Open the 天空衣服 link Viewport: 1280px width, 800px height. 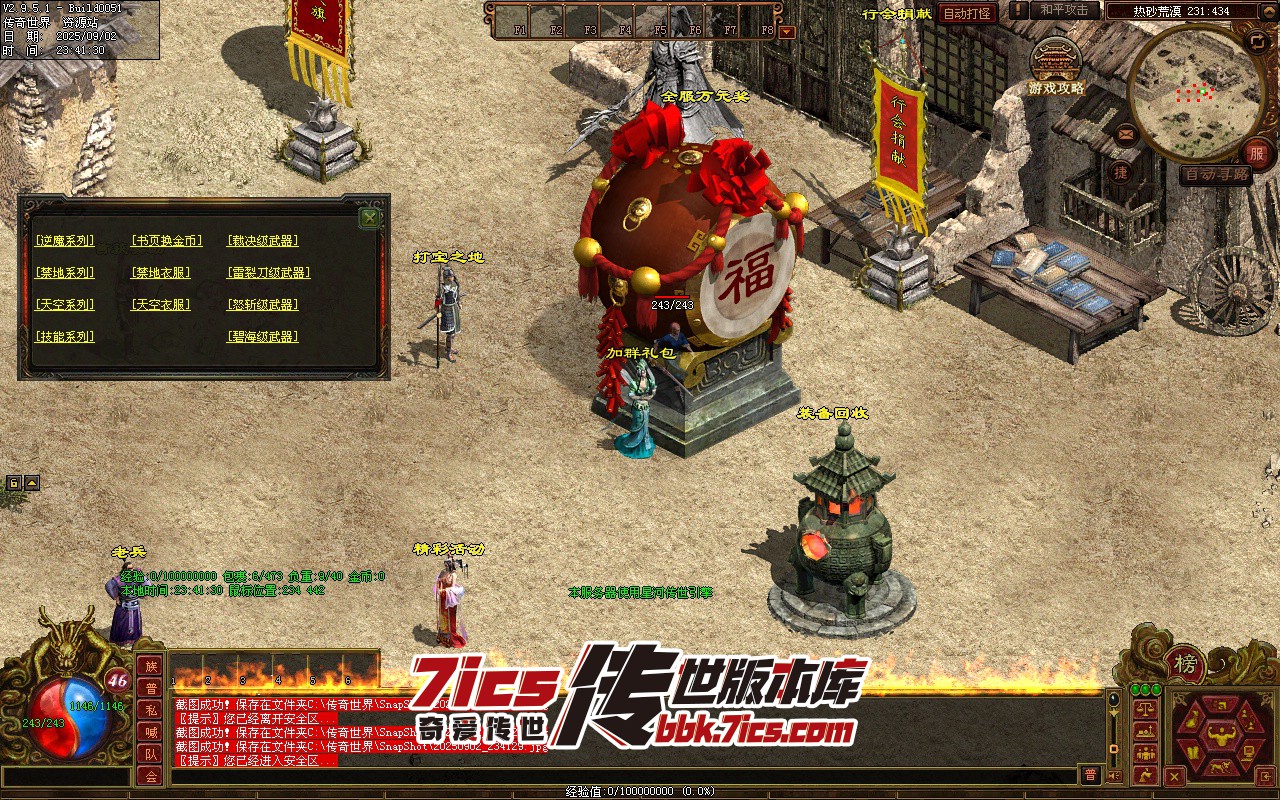(160, 305)
